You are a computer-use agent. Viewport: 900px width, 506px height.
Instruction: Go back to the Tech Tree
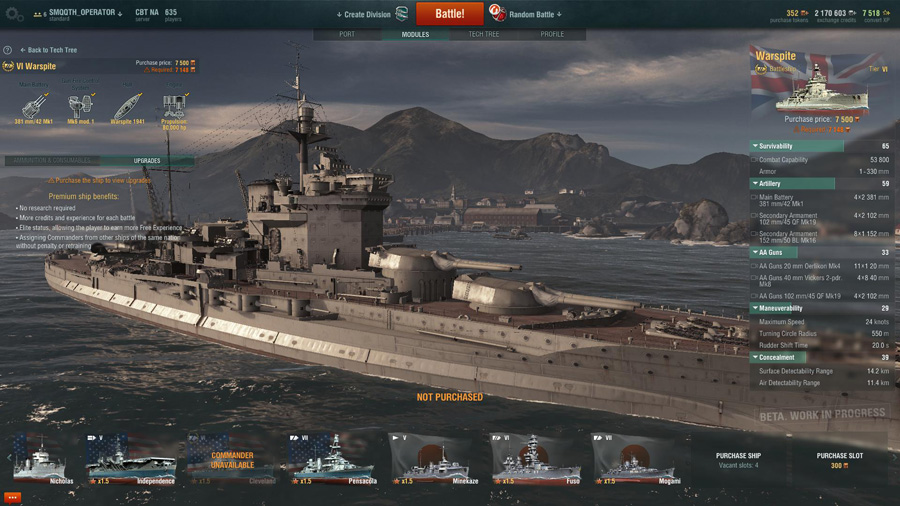point(50,50)
